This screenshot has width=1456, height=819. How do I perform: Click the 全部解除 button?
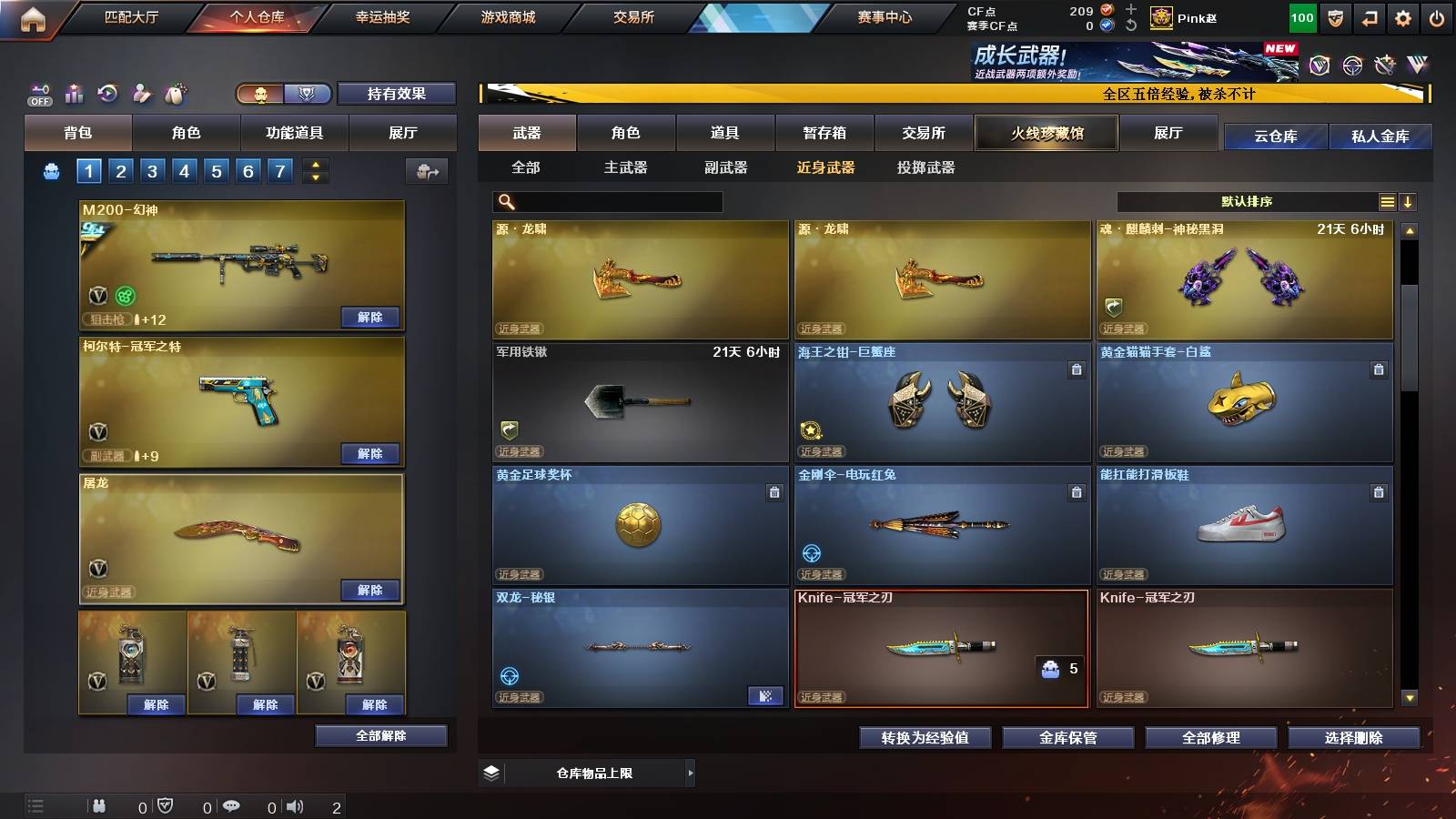[381, 735]
